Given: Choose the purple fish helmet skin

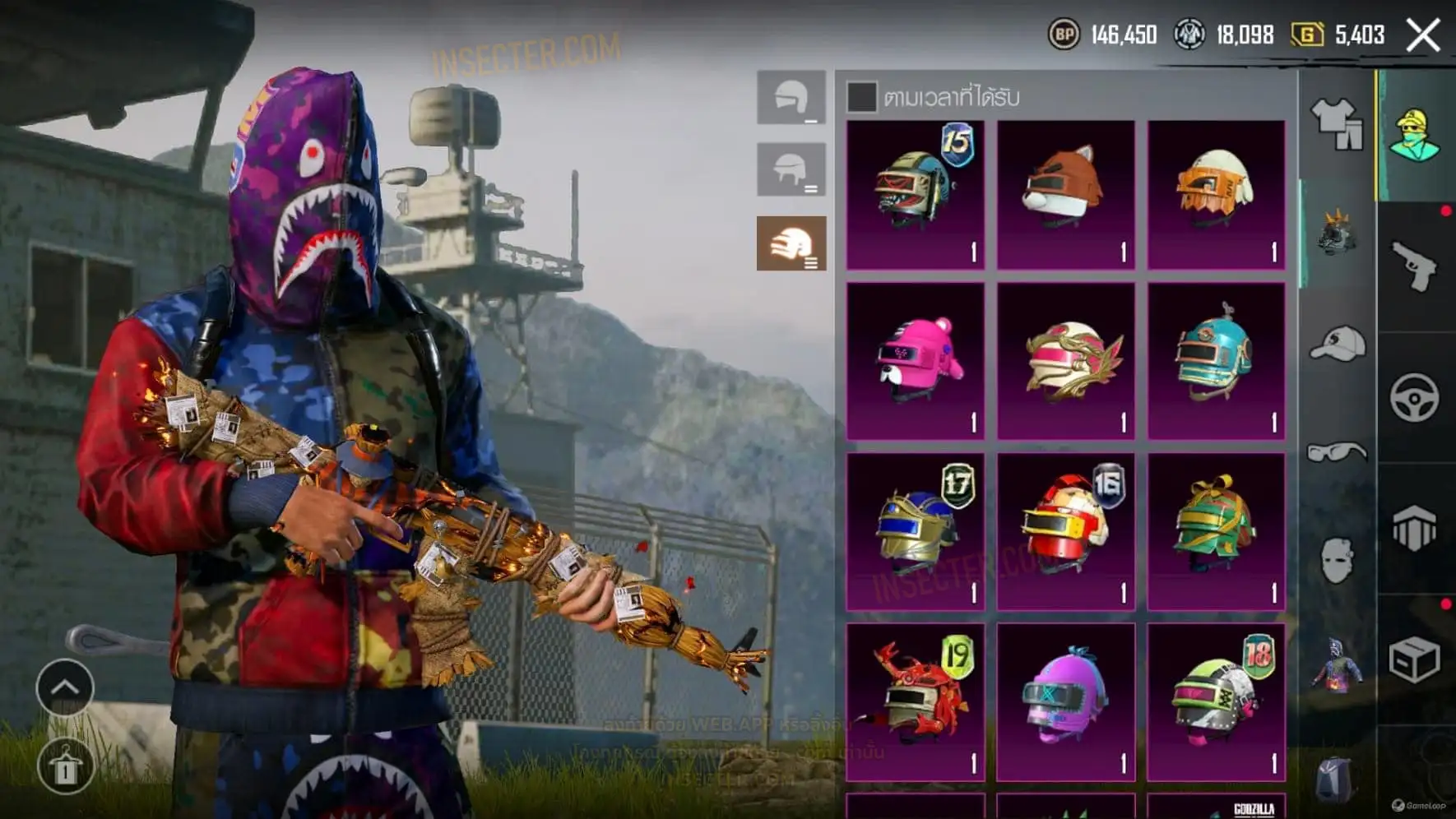Looking at the screenshot, I should [x=1065, y=701].
